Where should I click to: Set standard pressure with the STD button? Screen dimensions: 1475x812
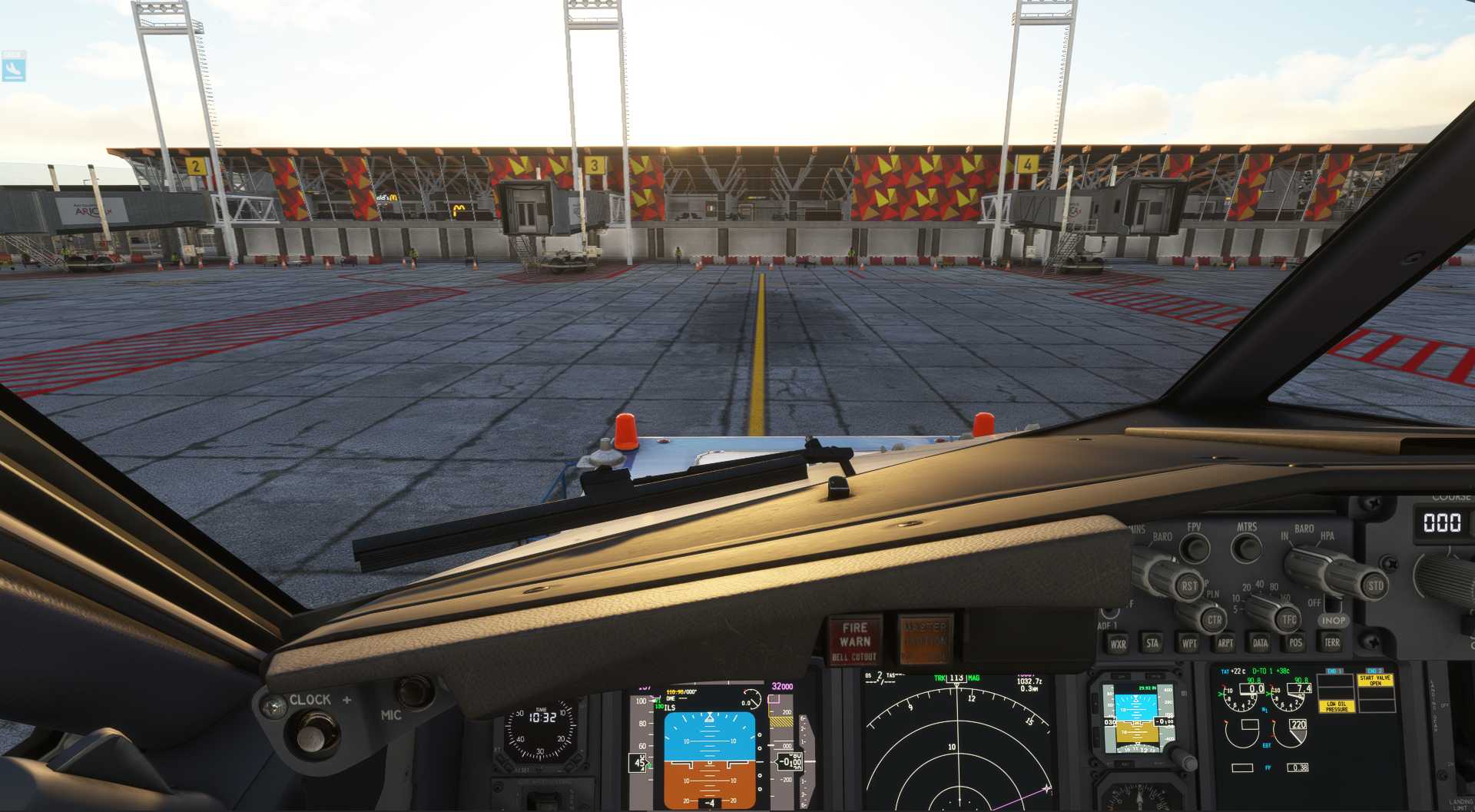tap(1375, 585)
